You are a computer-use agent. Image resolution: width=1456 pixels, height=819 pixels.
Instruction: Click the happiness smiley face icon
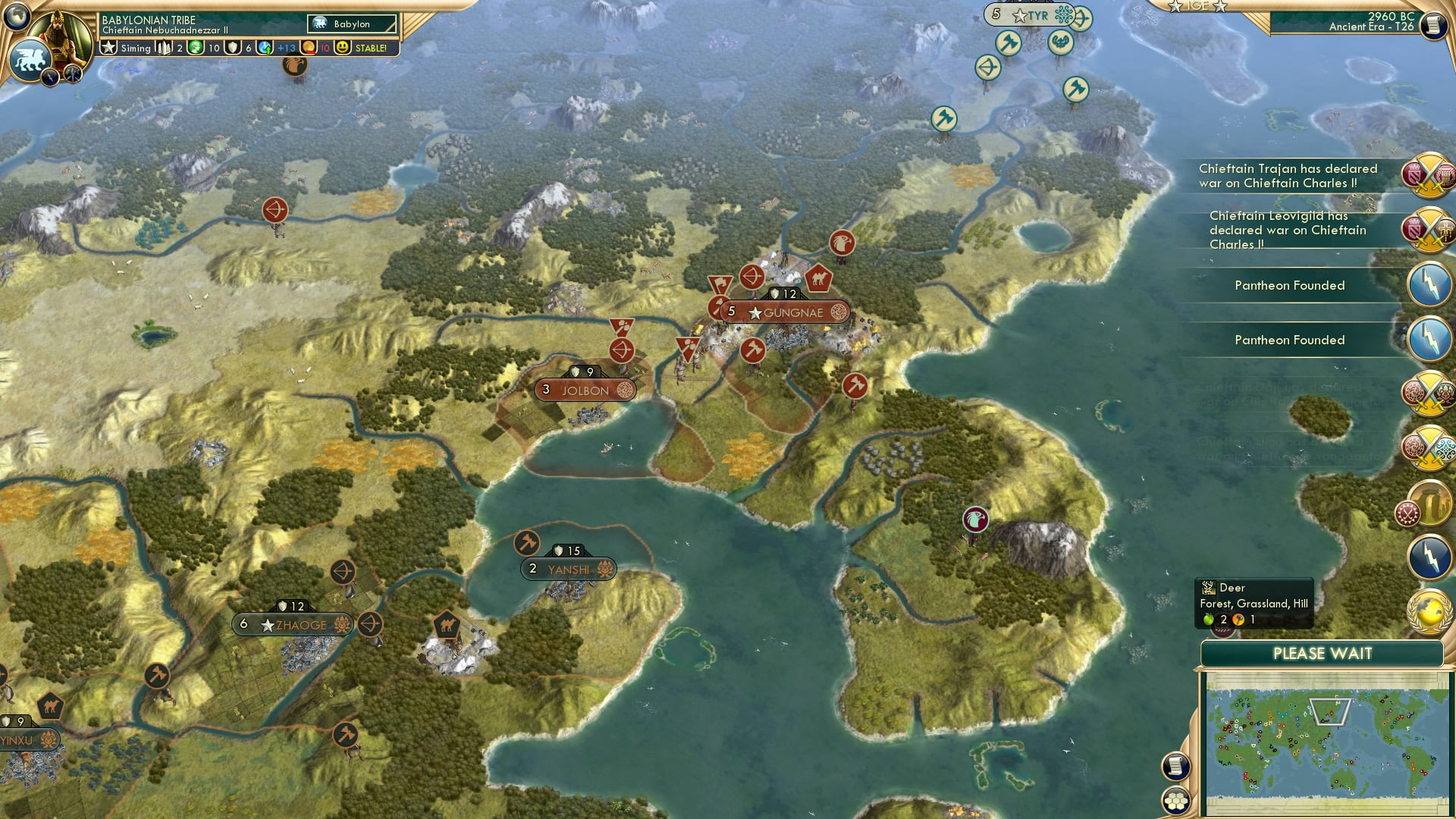[343, 47]
